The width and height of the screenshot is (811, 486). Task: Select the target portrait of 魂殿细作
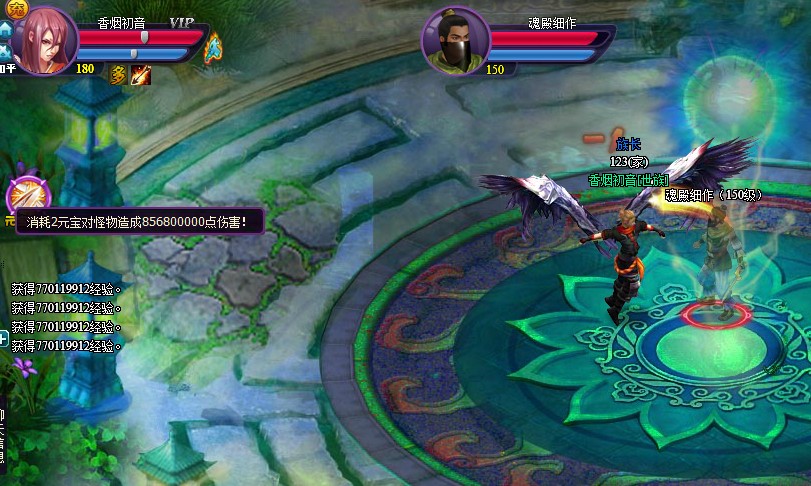(x=455, y=42)
